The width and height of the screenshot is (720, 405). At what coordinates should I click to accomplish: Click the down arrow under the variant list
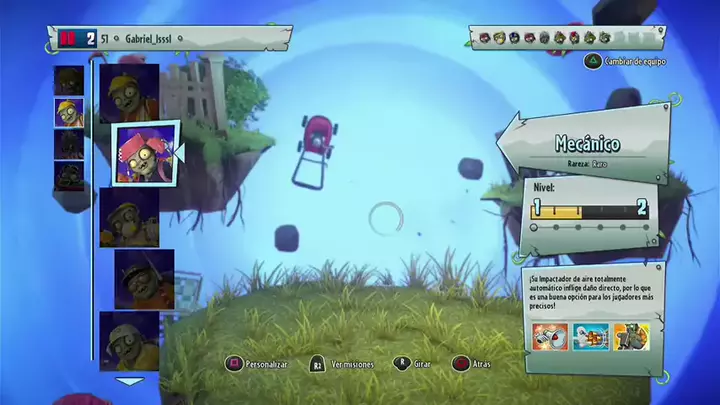pos(130,381)
